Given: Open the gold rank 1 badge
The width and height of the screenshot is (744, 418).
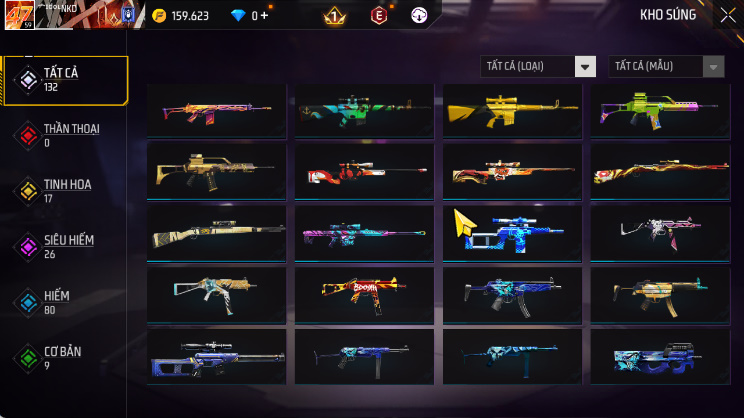Looking at the screenshot, I should [x=335, y=16].
